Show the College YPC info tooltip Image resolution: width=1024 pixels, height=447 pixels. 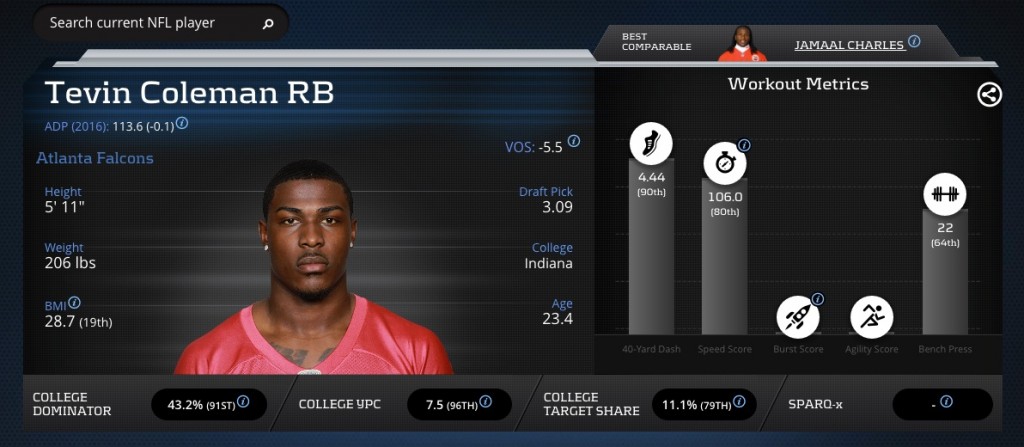click(x=485, y=403)
